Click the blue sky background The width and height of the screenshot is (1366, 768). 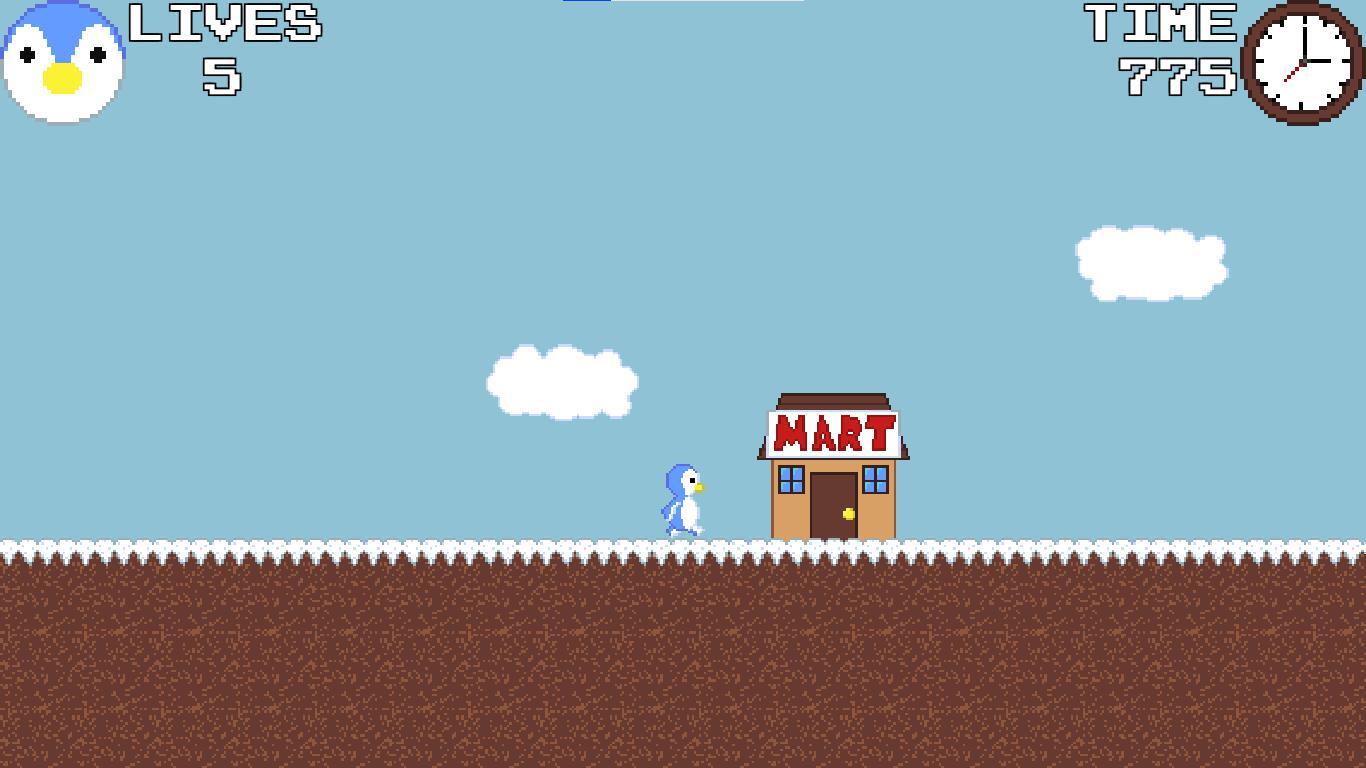pyautogui.click(x=300, y=250)
